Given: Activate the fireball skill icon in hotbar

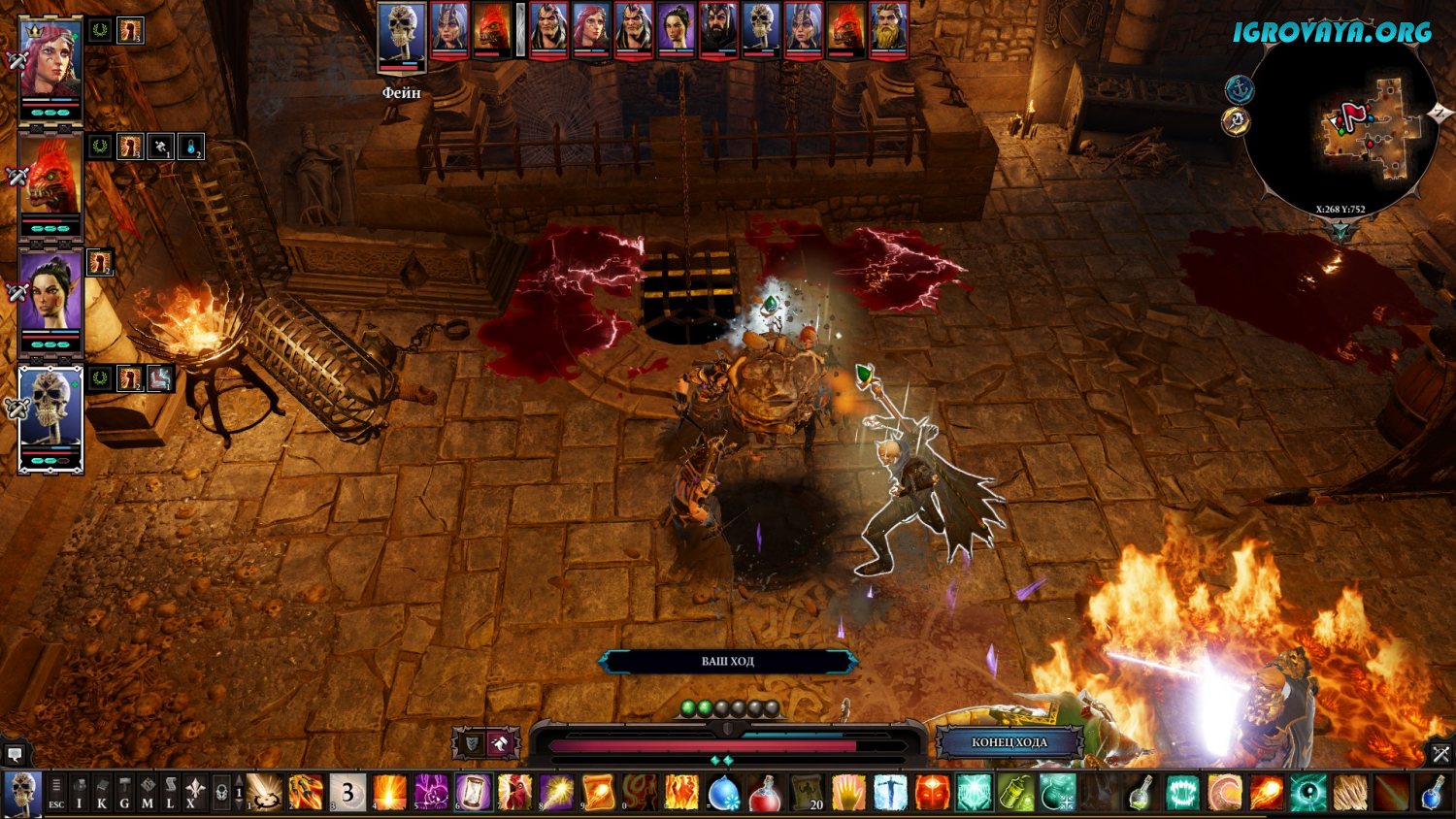Looking at the screenshot, I should pos(1267,793).
